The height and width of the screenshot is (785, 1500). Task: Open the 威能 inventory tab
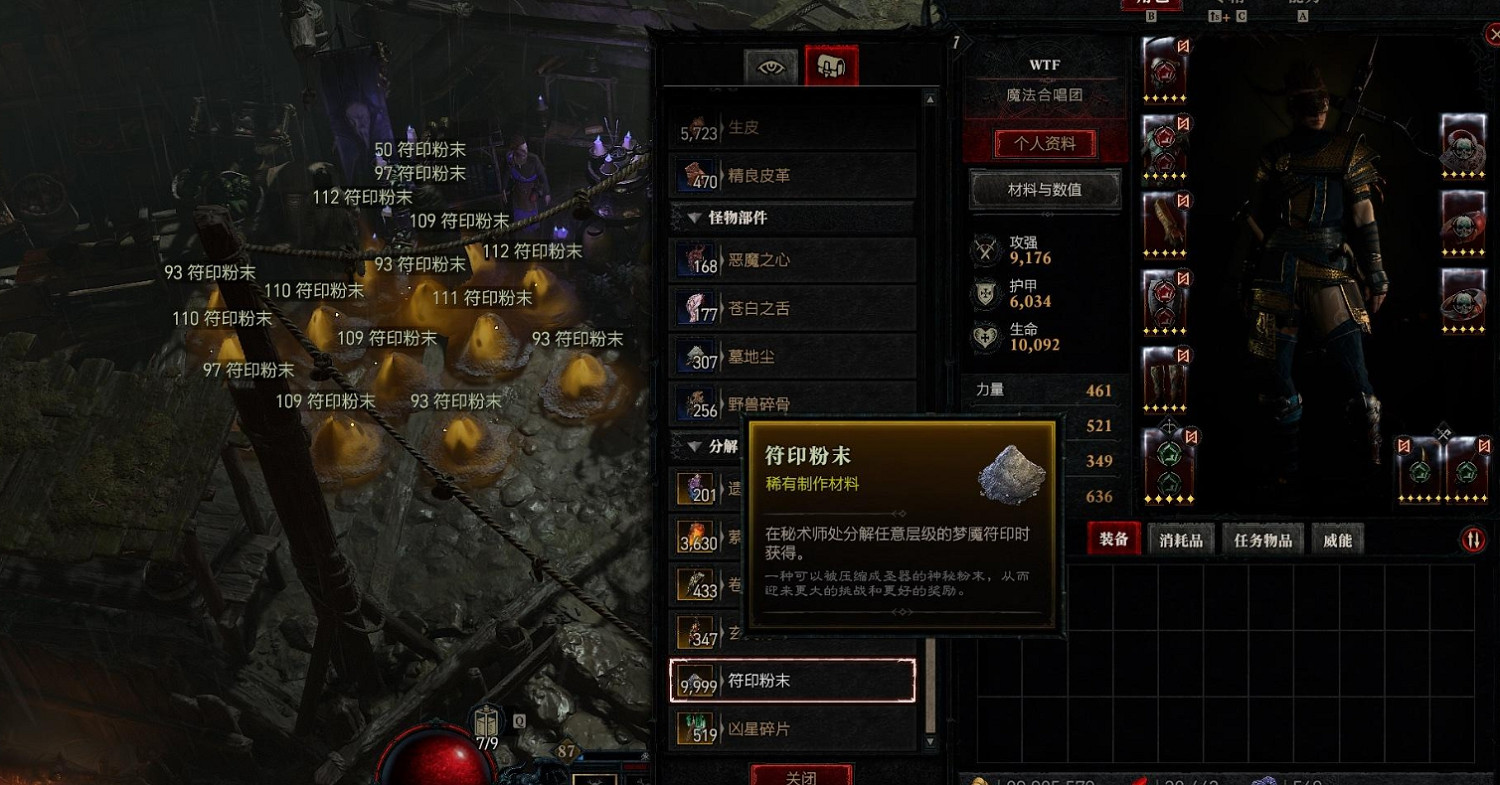(x=1339, y=539)
